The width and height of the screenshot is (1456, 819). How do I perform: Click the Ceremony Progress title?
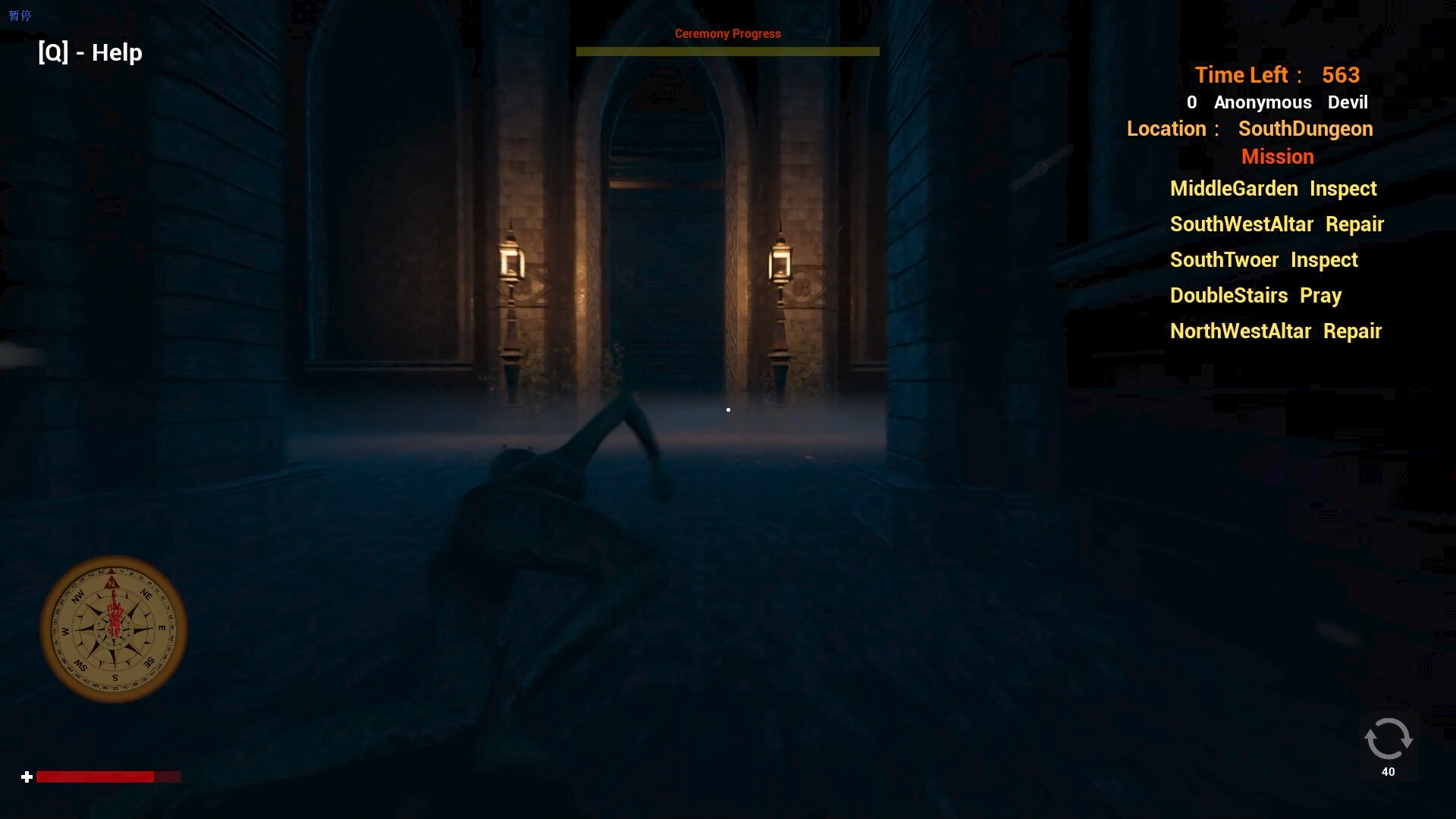[727, 33]
